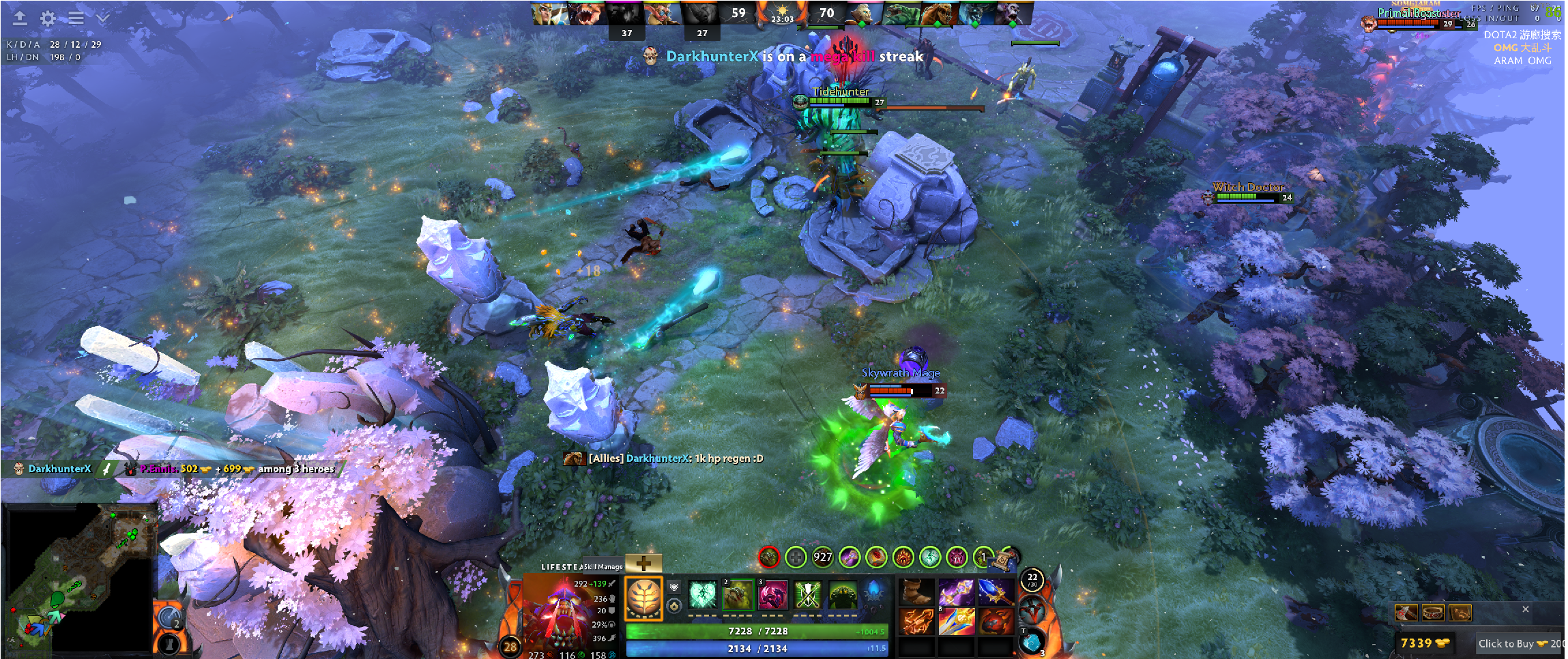1568x659 pixels.
Task: Open the gold plus Skill Manage button
Action: coord(643,563)
